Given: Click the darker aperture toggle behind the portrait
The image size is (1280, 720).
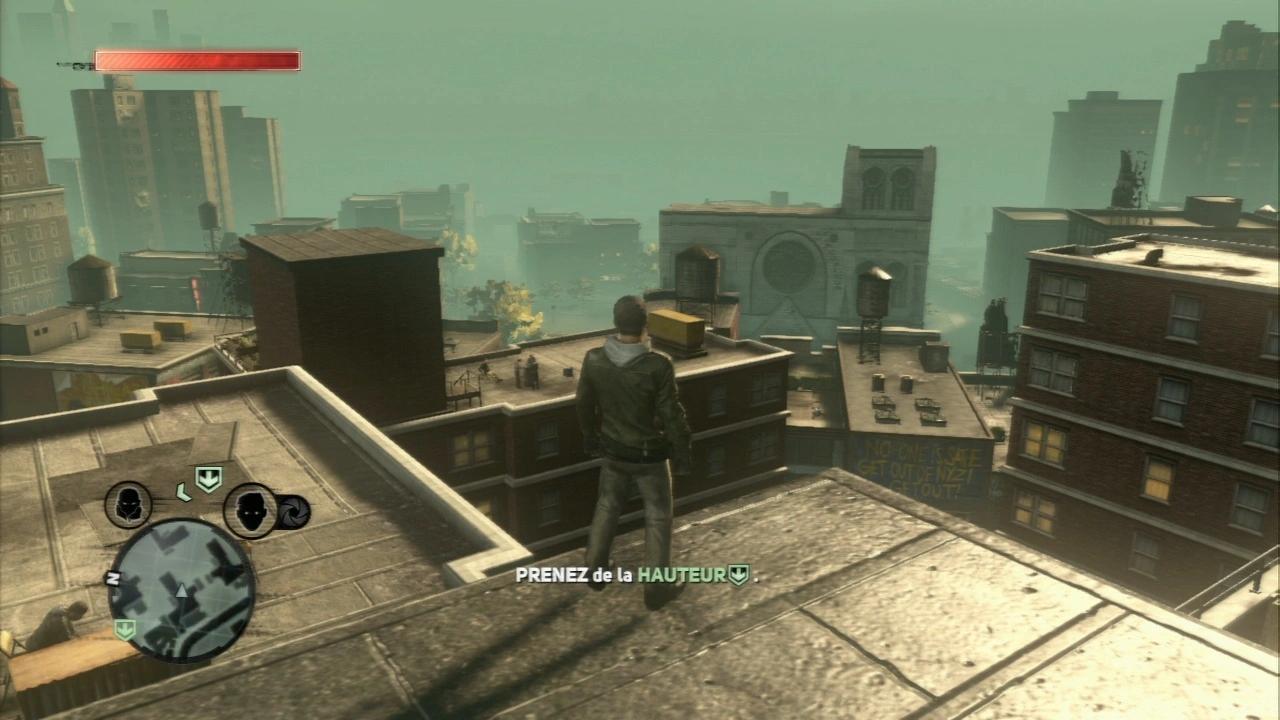Looking at the screenshot, I should [x=295, y=513].
